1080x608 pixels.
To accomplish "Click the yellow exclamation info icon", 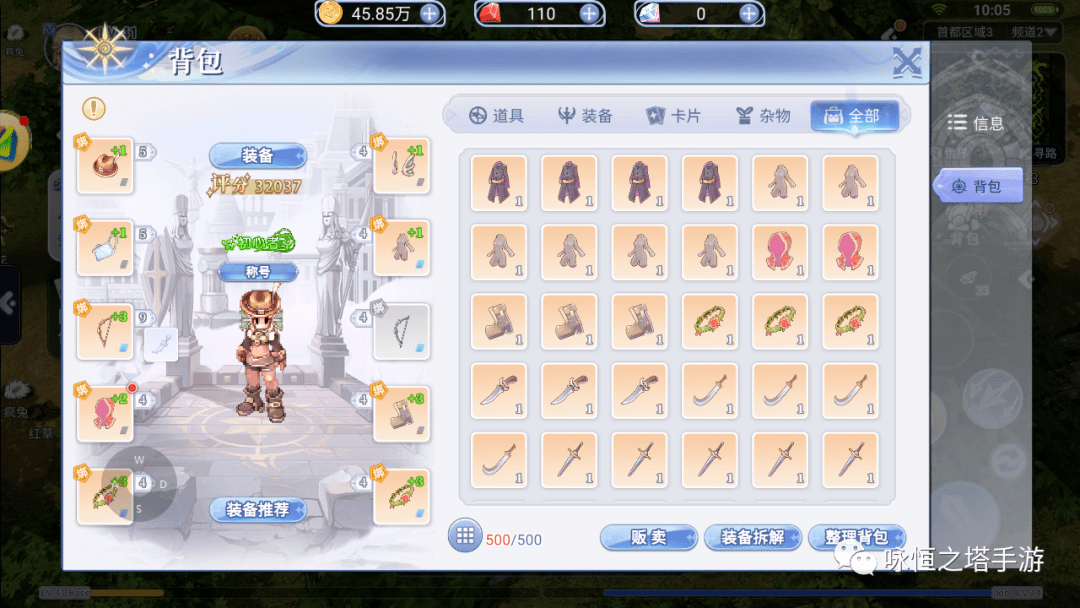I will coord(94,108).
